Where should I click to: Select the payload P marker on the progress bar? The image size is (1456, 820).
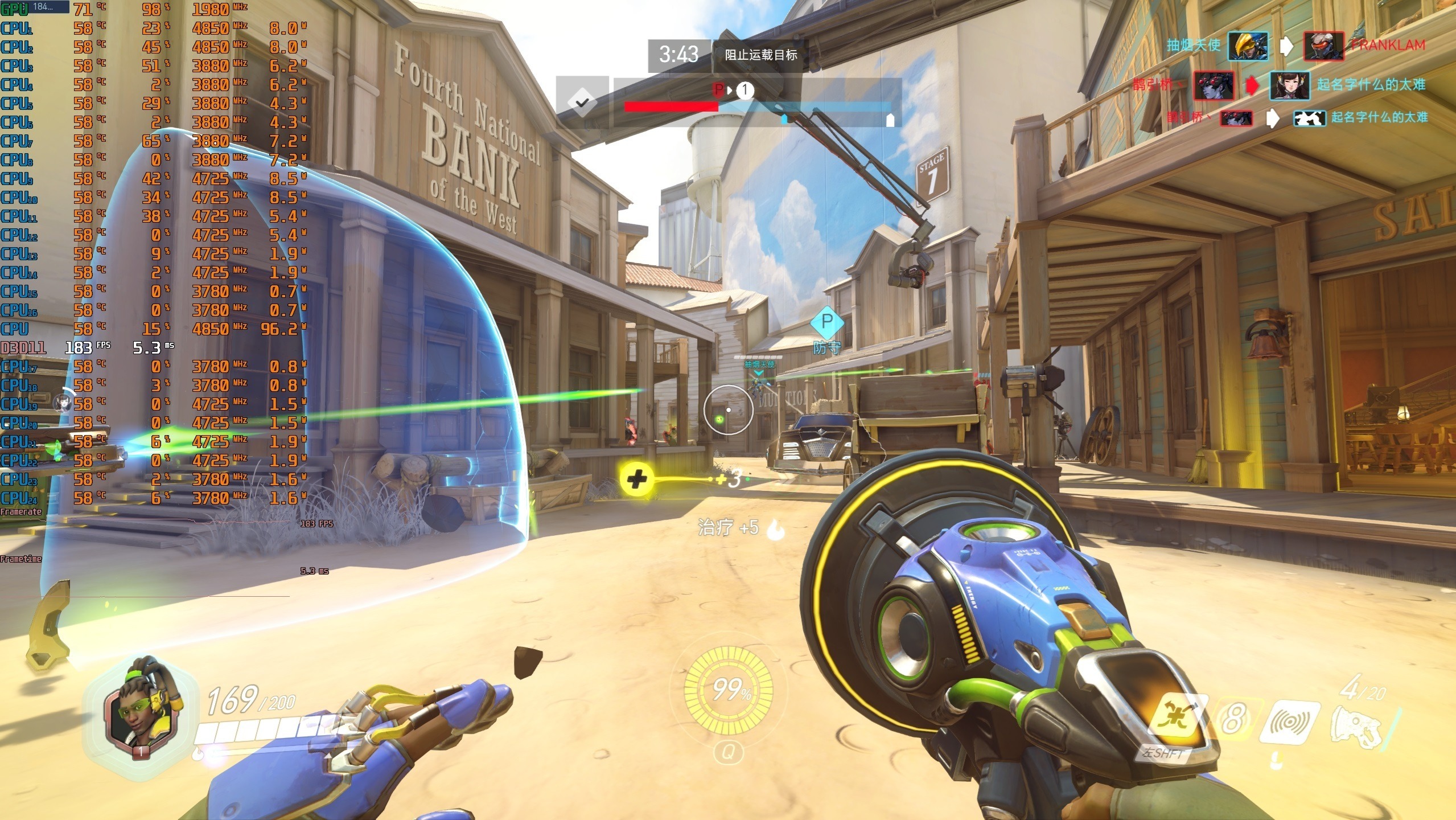click(718, 90)
